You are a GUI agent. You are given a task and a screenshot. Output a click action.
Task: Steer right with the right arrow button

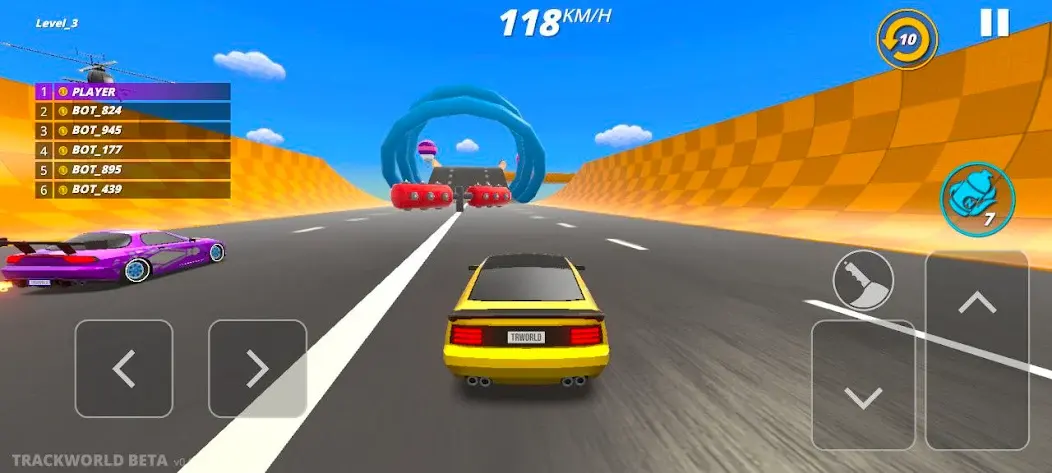[257, 368]
